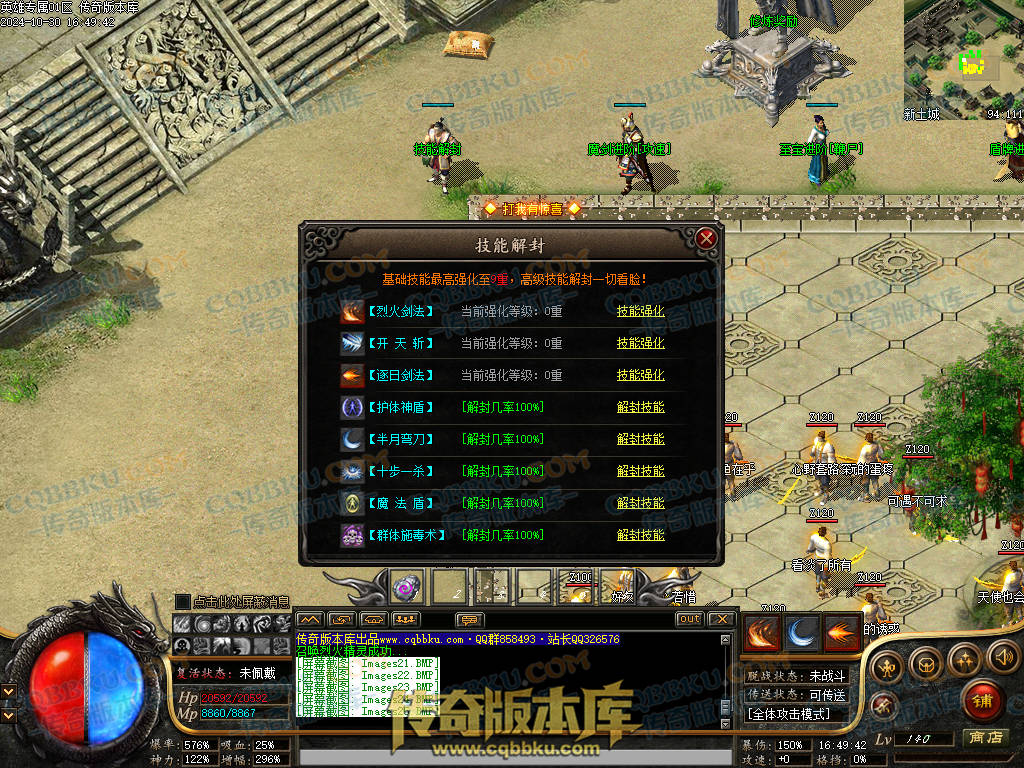This screenshot has height=768, width=1024.
Task: Choose 技能强化 next to 逐日剑法
Action: 640,375
